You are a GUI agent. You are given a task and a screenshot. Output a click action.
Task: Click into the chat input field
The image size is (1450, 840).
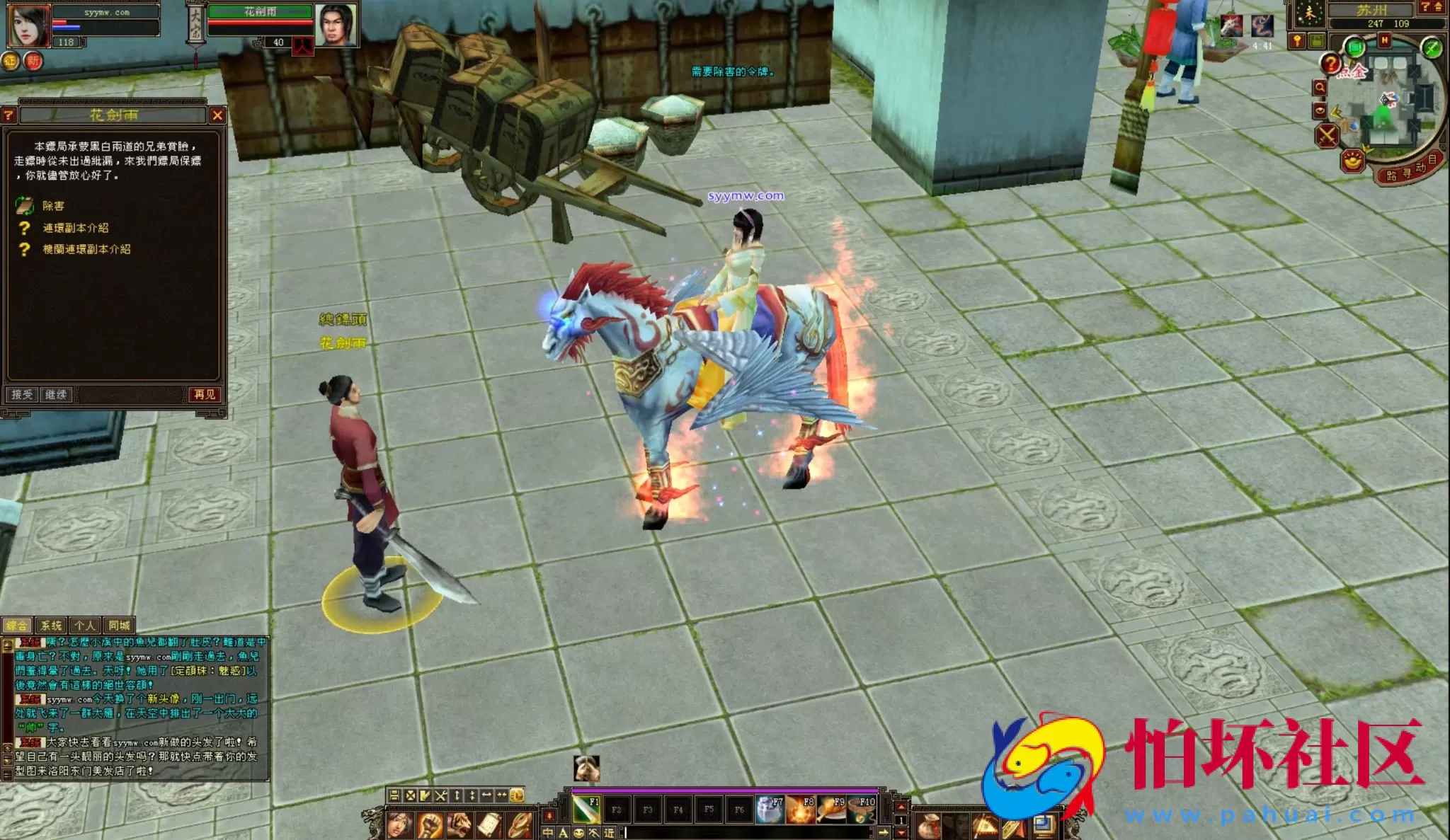pyautogui.click(x=743, y=833)
